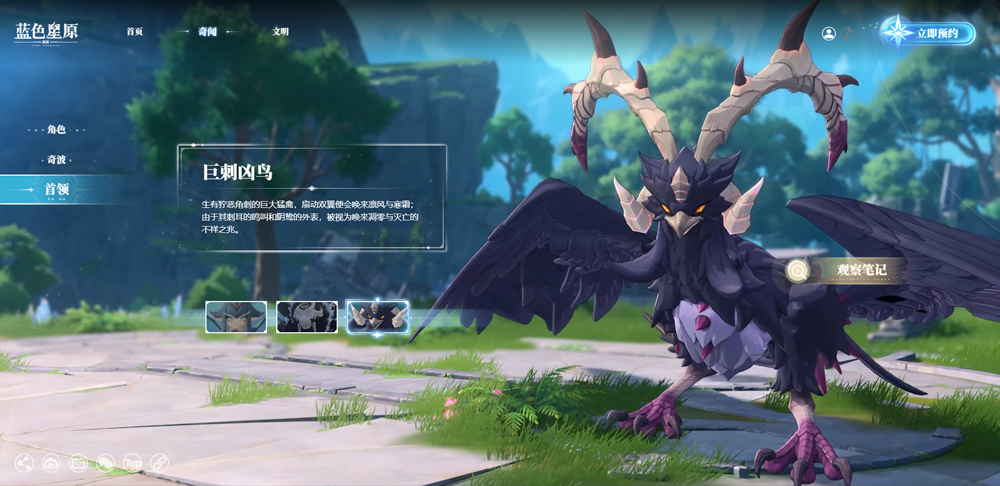Open the TapTap icon

(132, 463)
